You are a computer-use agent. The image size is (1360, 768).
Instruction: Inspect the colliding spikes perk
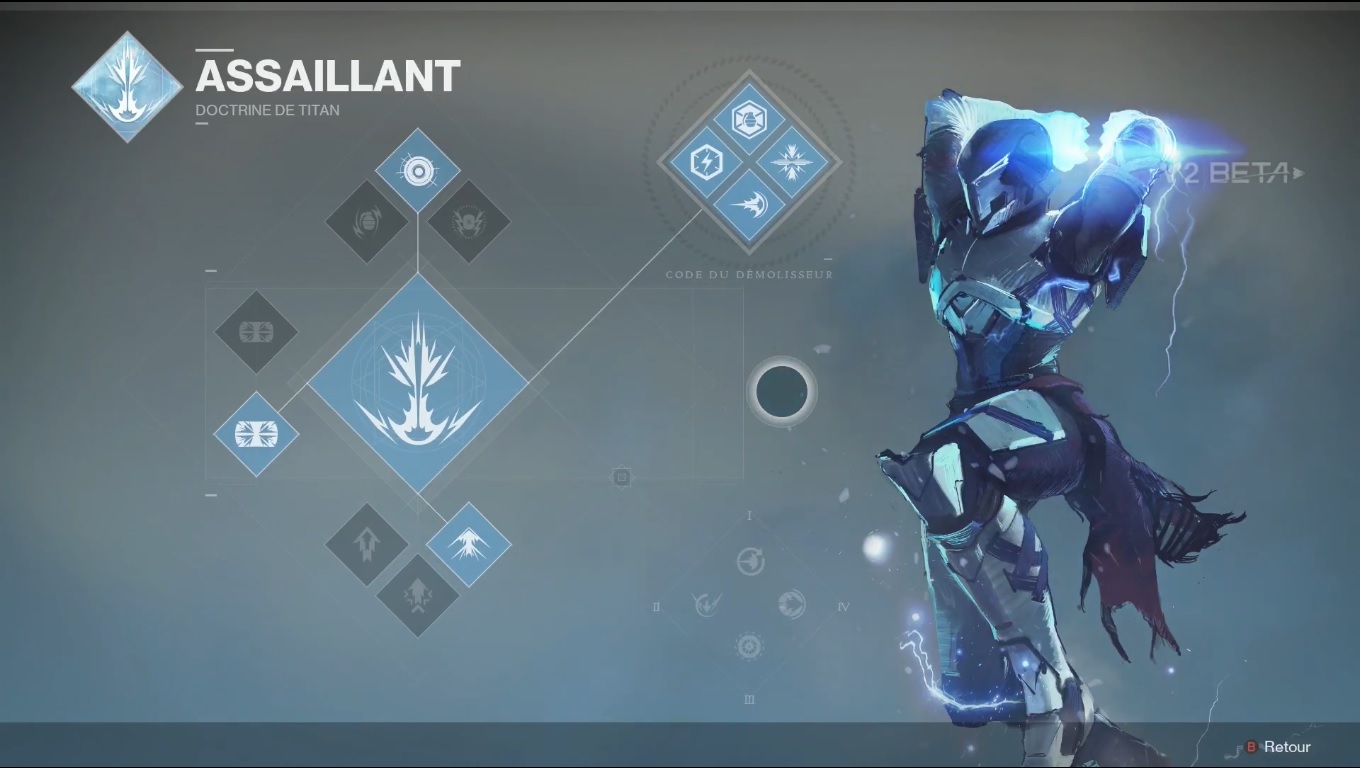(794, 162)
